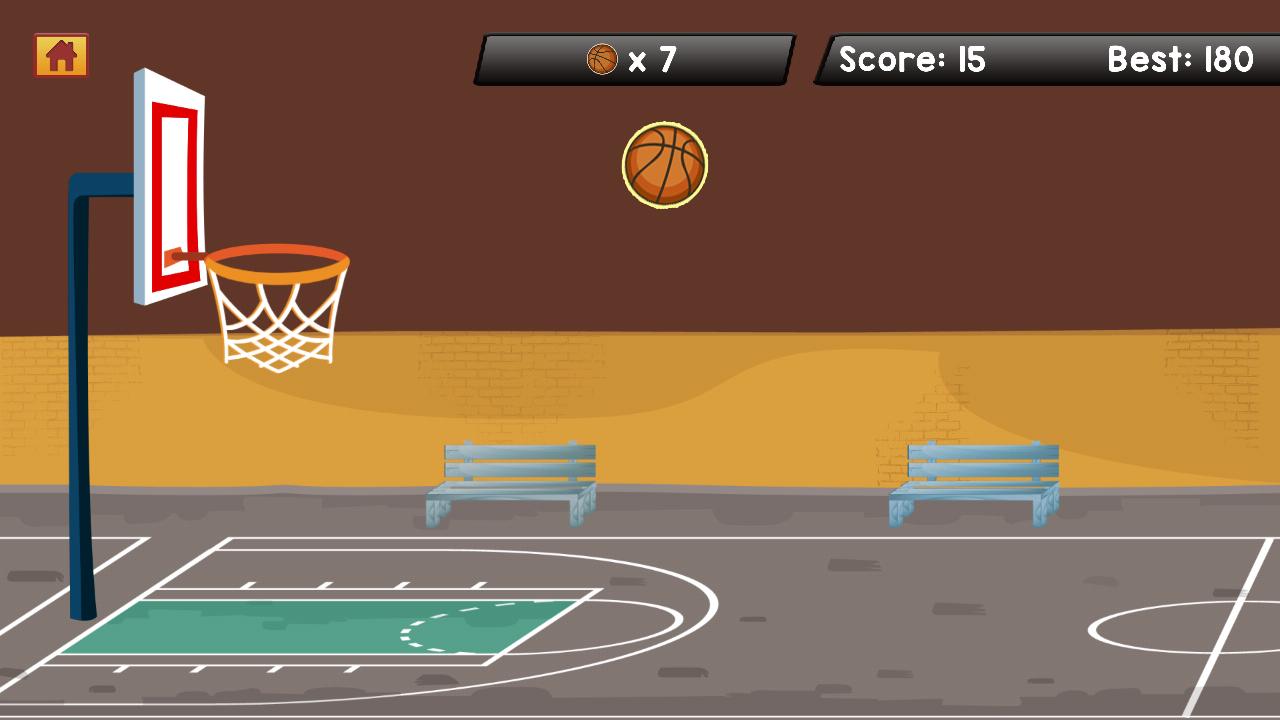Image resolution: width=1280 pixels, height=720 pixels.
Task: Click the Best: 180 score label
Action: click(1180, 59)
